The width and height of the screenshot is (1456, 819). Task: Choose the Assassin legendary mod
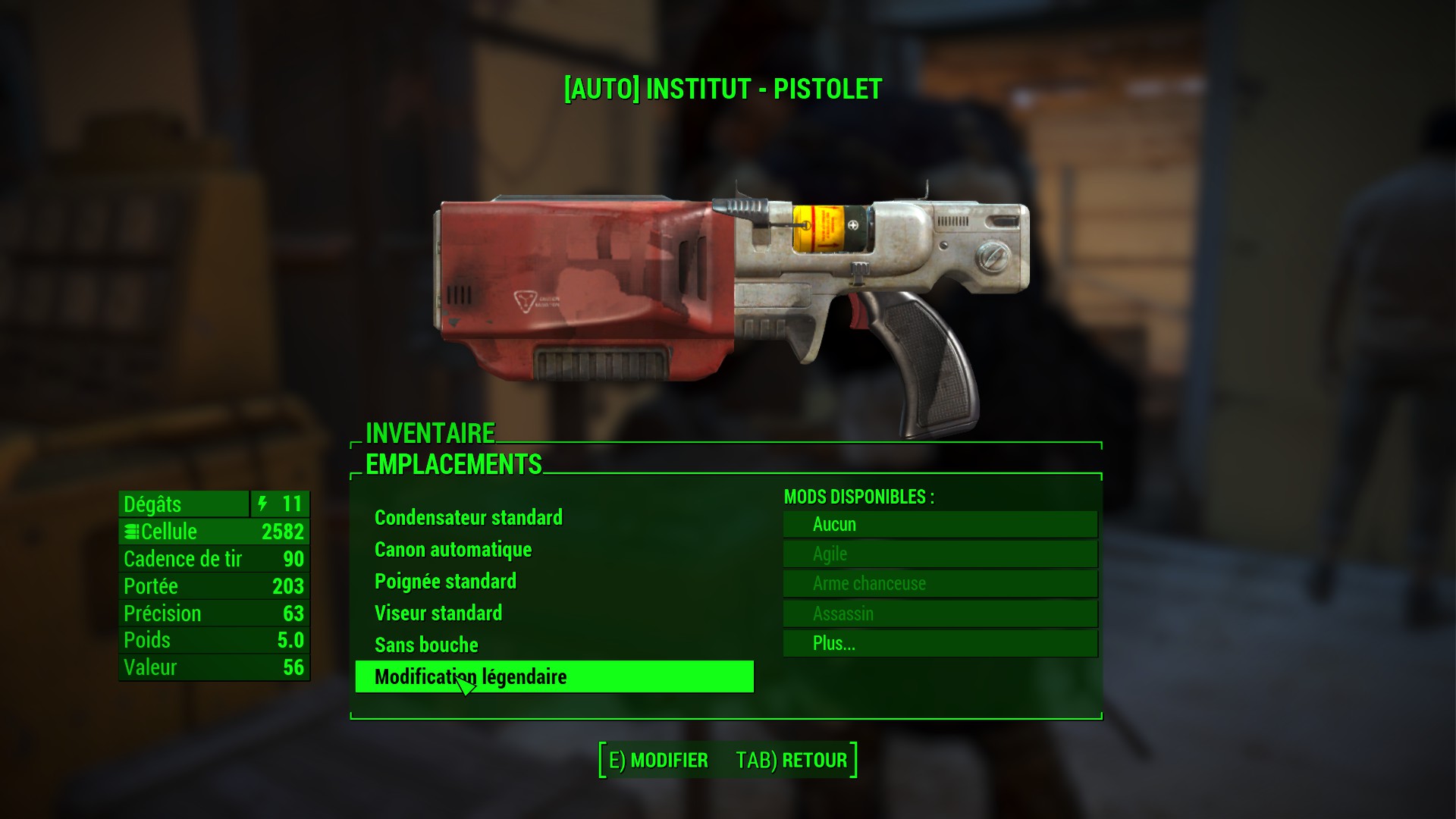click(940, 613)
